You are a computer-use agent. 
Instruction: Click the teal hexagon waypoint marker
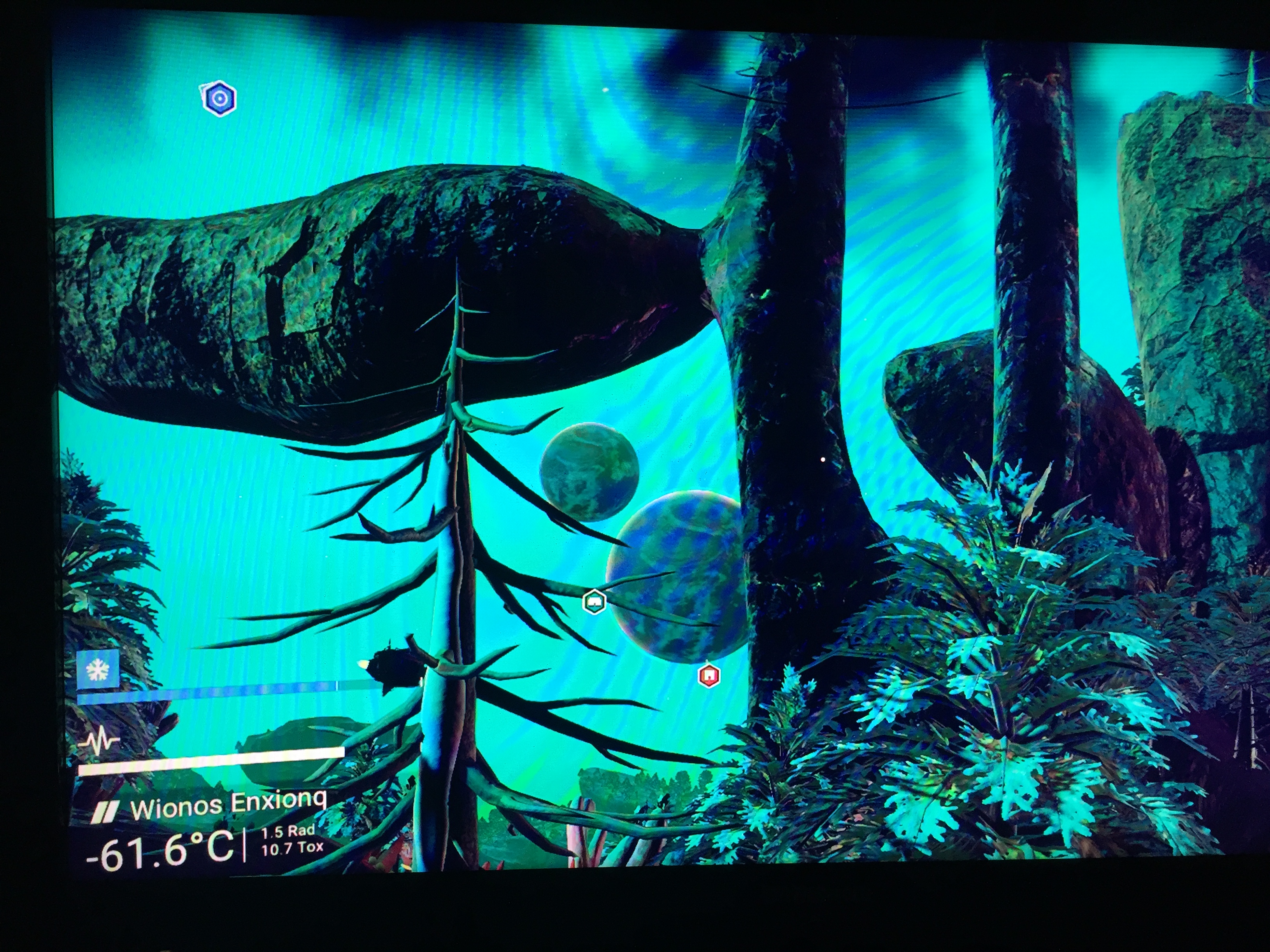[594, 602]
